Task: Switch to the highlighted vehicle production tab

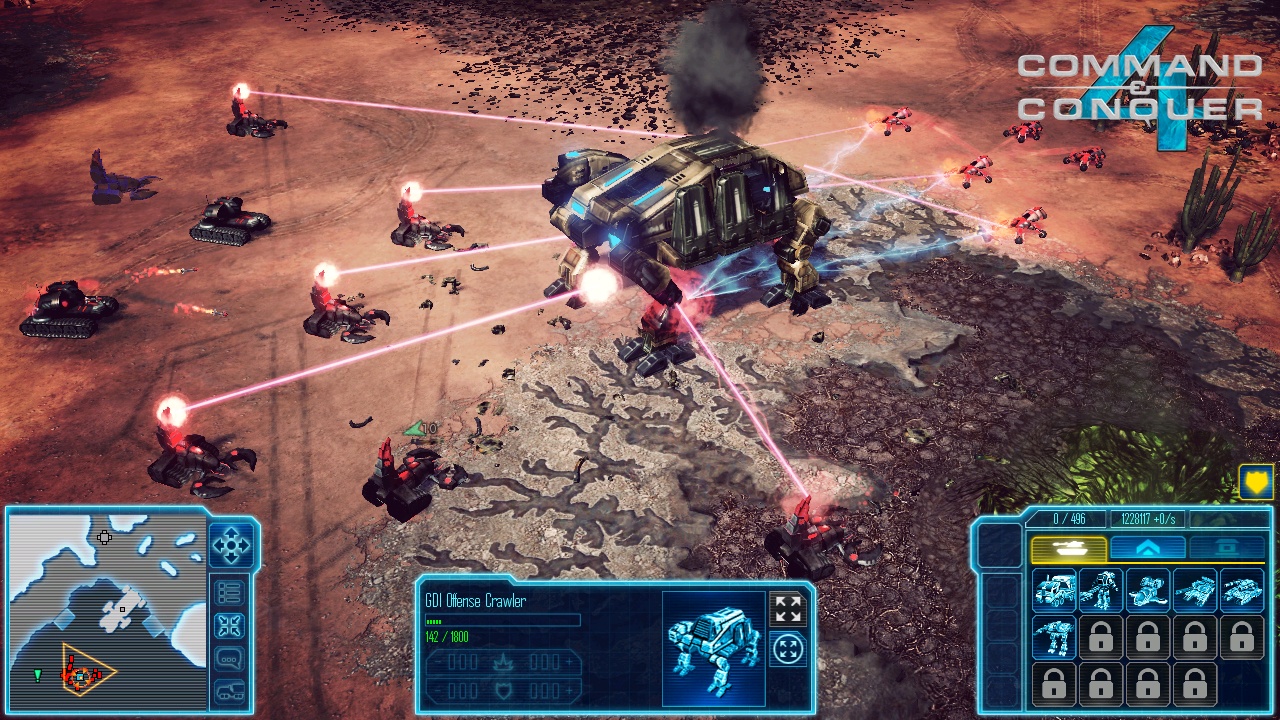Action: [x=1069, y=547]
